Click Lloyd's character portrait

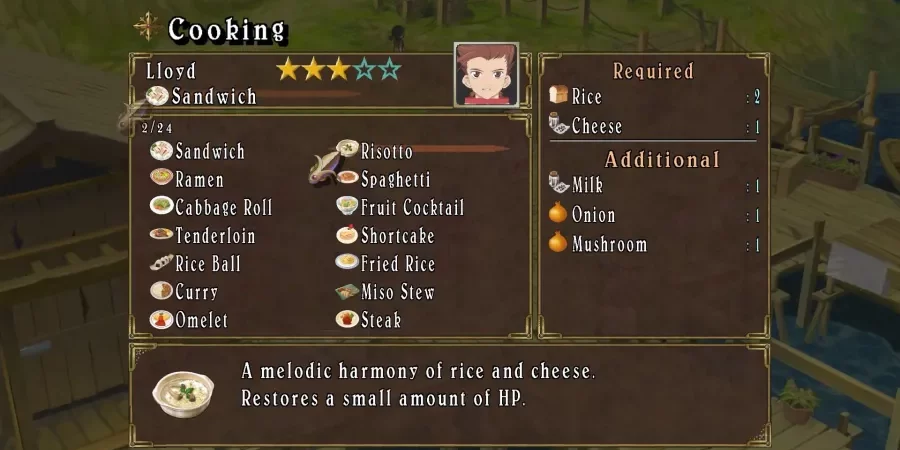[486, 74]
